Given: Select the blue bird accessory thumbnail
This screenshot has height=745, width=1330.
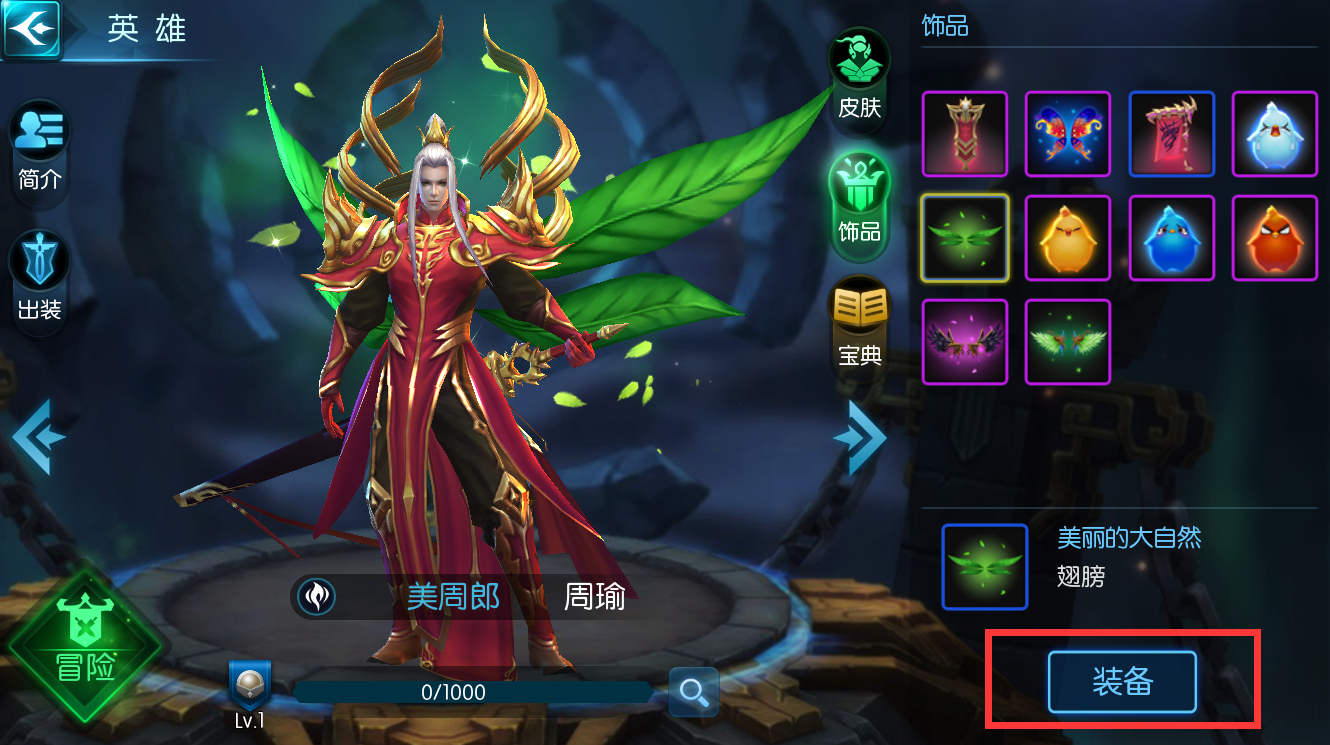Looking at the screenshot, I should pos(1171,238).
